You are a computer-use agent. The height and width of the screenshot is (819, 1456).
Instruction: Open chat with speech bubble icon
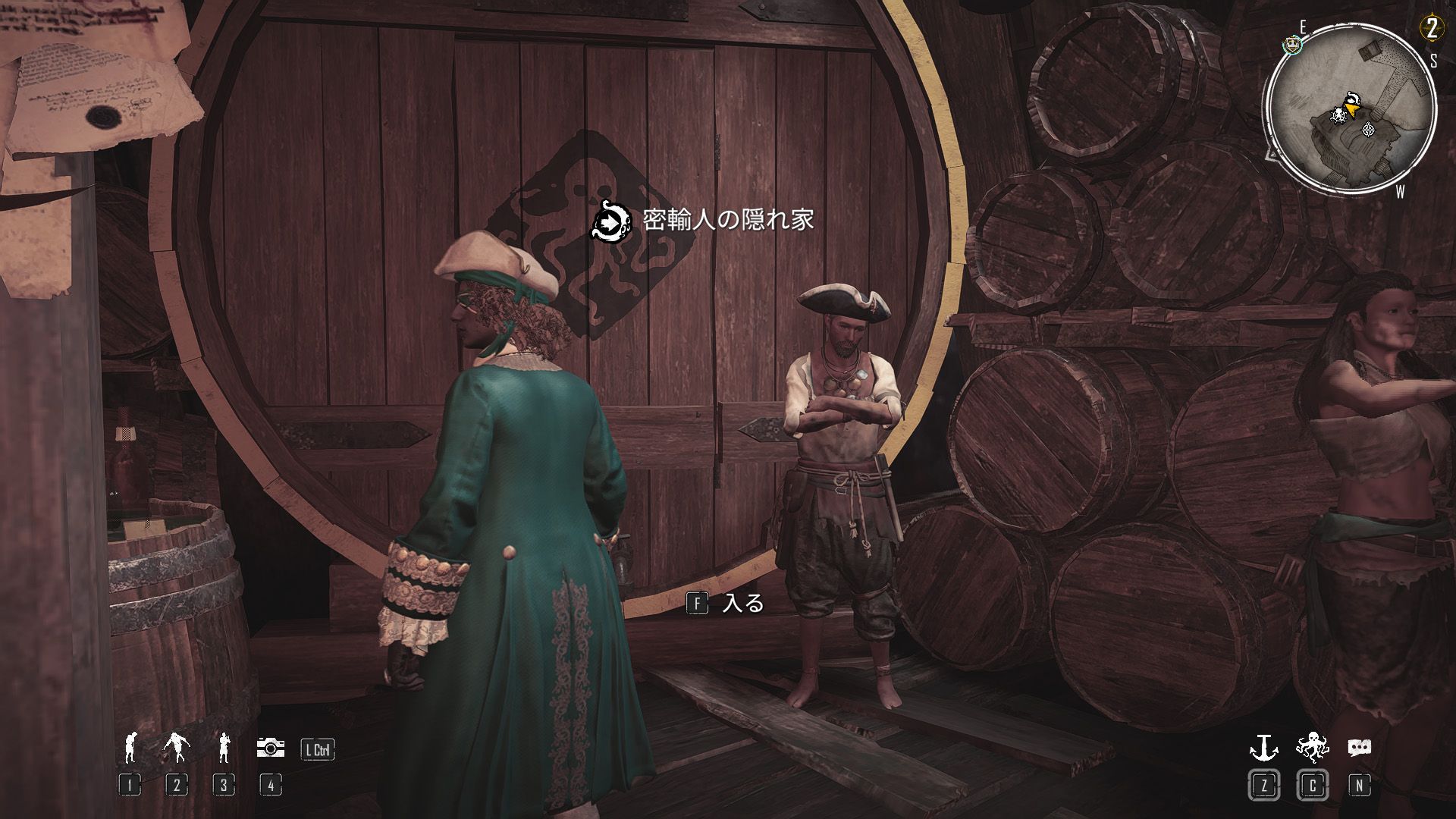[1359, 748]
